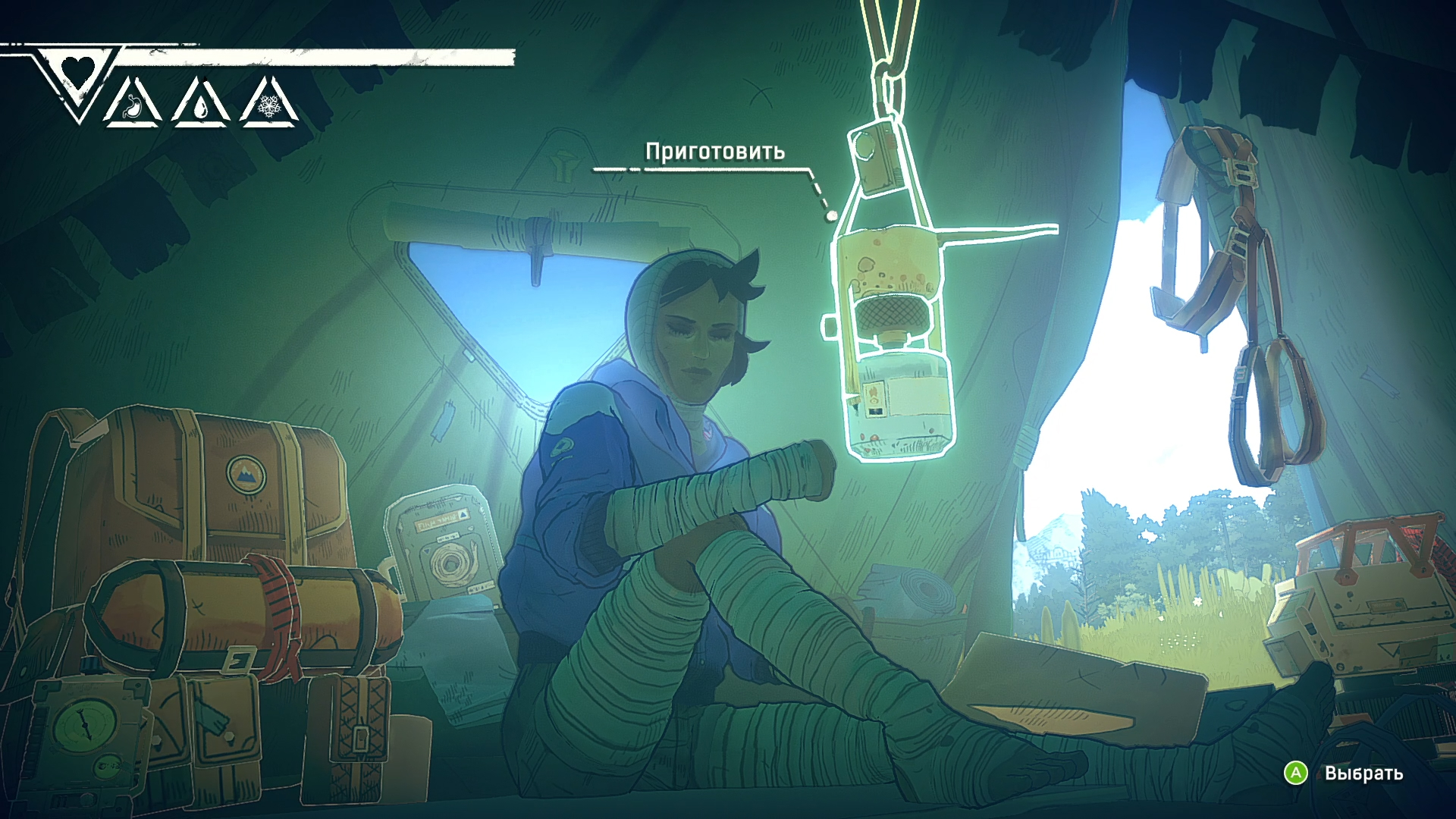Screen dimensions: 1456x819
Task: Click the water drop thirst icon
Action: coord(201,106)
